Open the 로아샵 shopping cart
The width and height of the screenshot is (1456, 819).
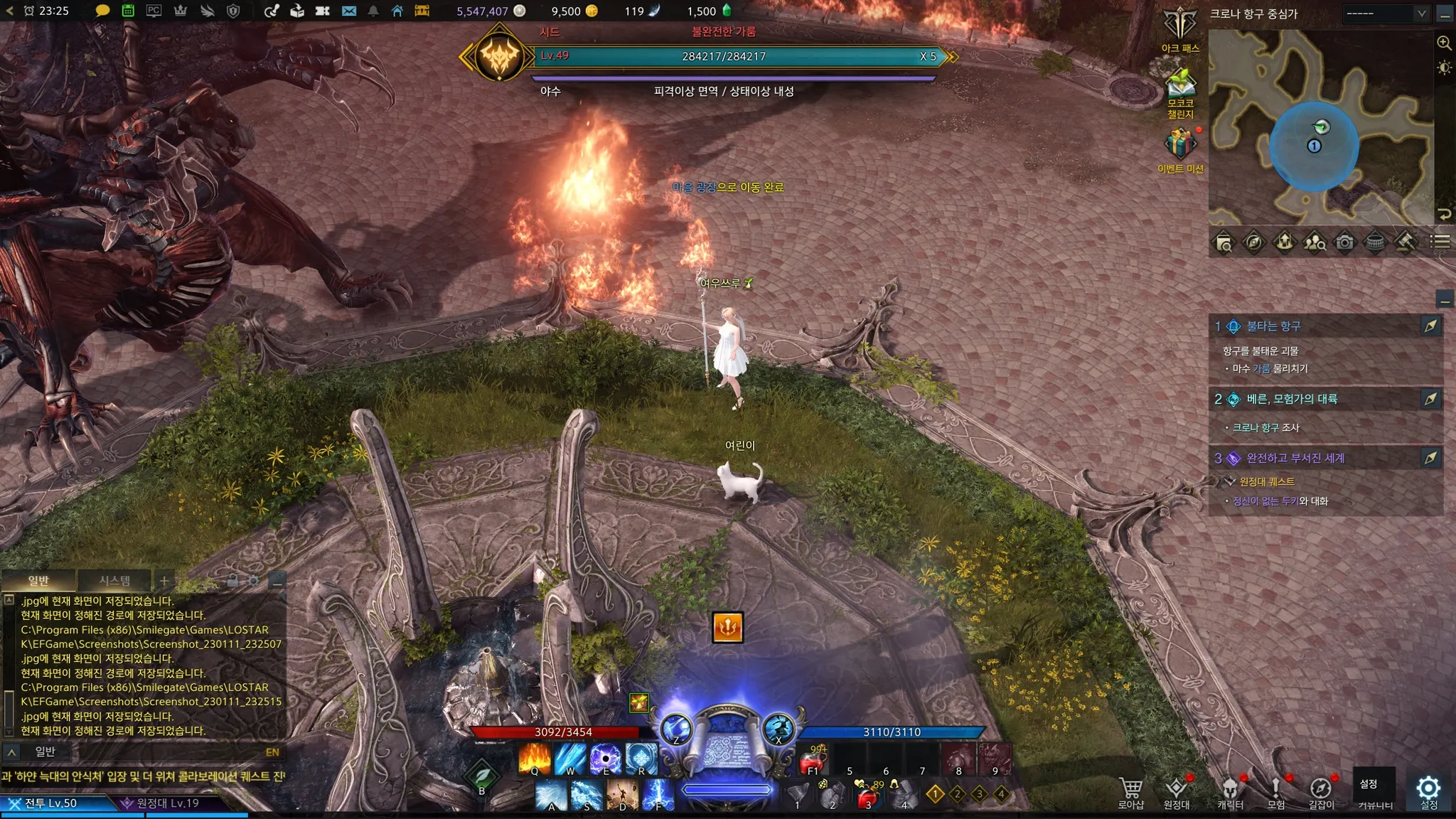coord(1130,791)
